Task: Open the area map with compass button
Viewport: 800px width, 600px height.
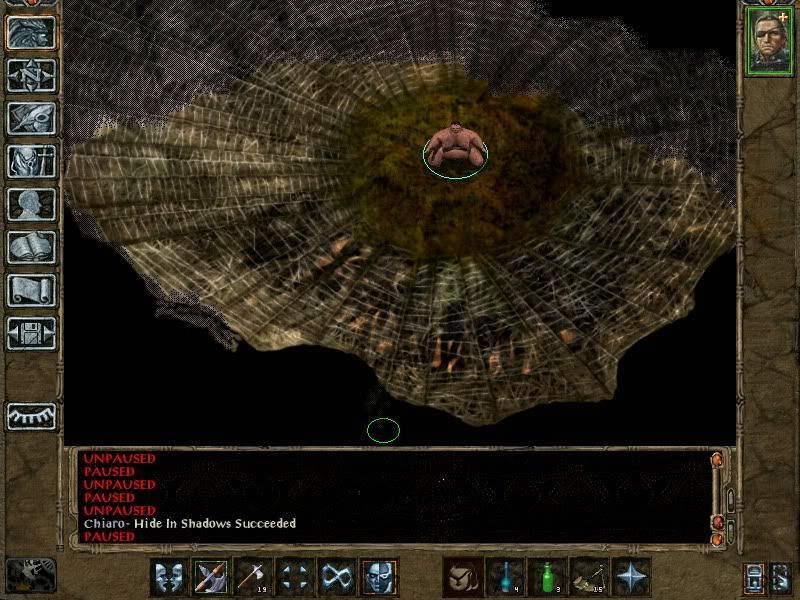Action: pyautogui.click(x=31, y=75)
